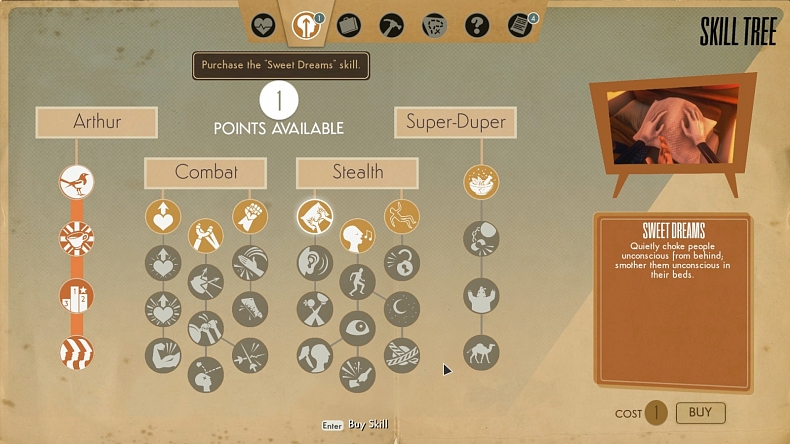
Task: Pick the eye stealth skill
Action: 358,328
